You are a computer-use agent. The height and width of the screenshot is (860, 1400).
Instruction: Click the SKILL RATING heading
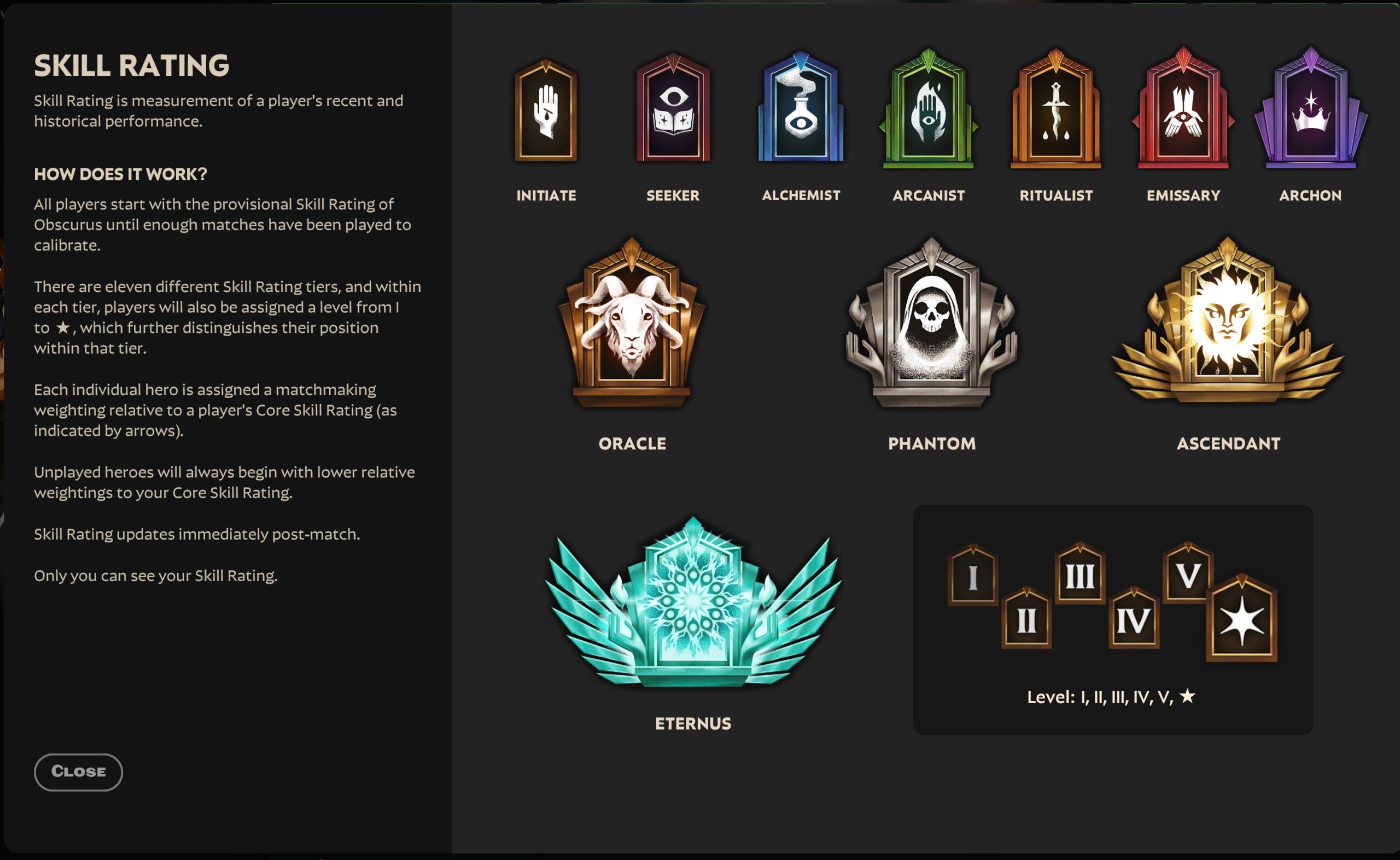132,66
